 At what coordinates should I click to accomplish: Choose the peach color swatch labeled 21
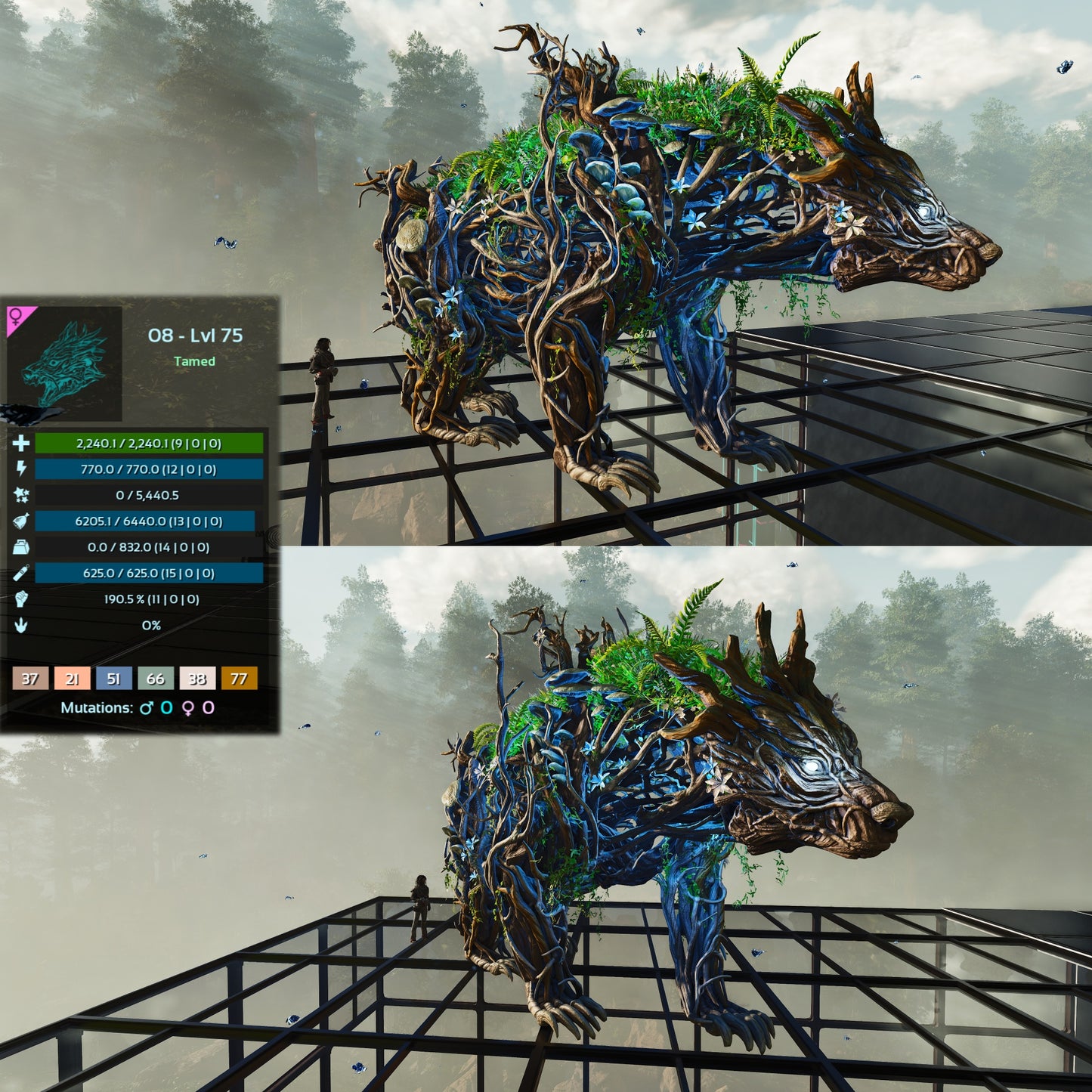coord(72,679)
